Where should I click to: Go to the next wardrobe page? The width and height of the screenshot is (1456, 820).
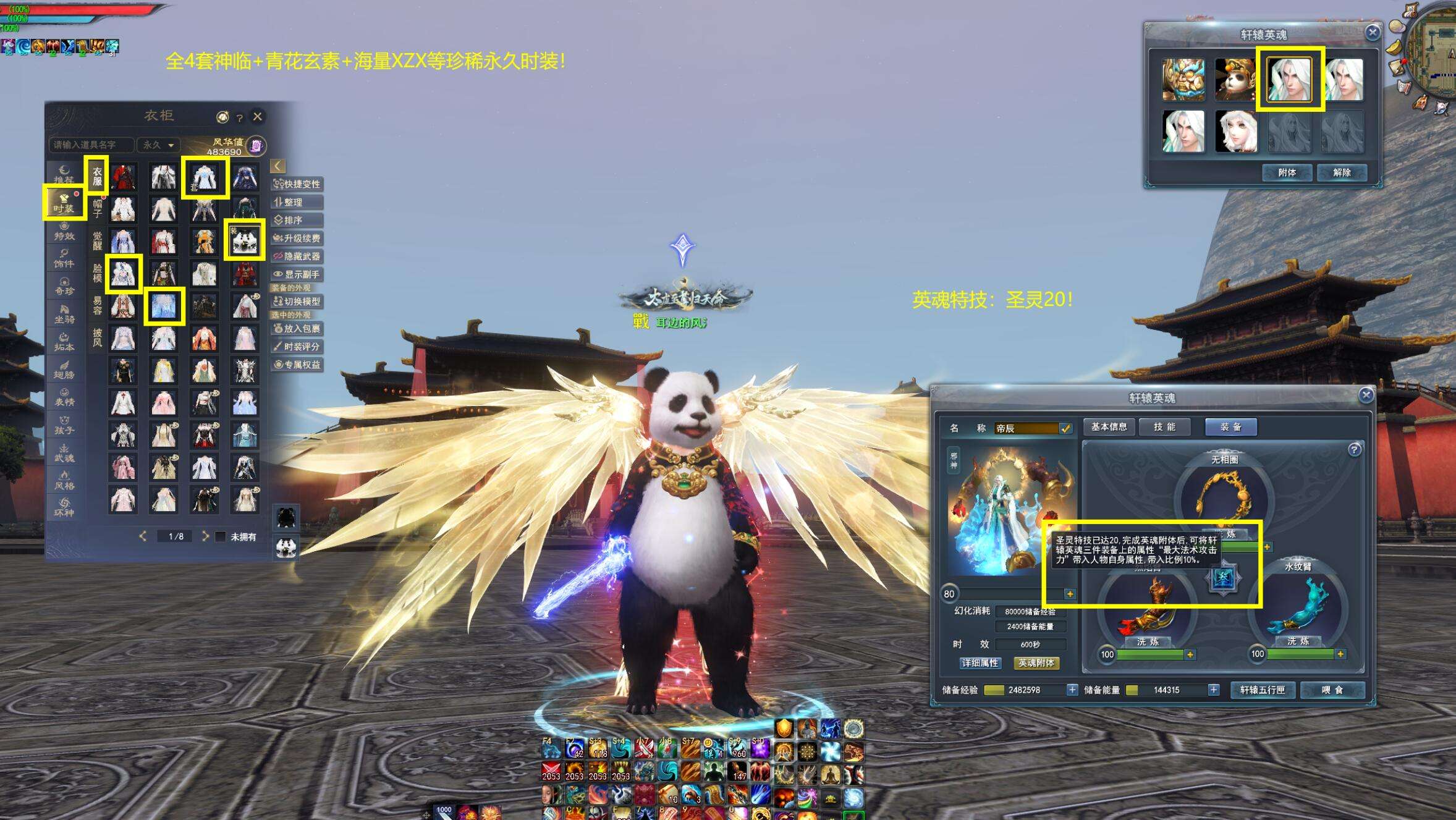tap(205, 536)
